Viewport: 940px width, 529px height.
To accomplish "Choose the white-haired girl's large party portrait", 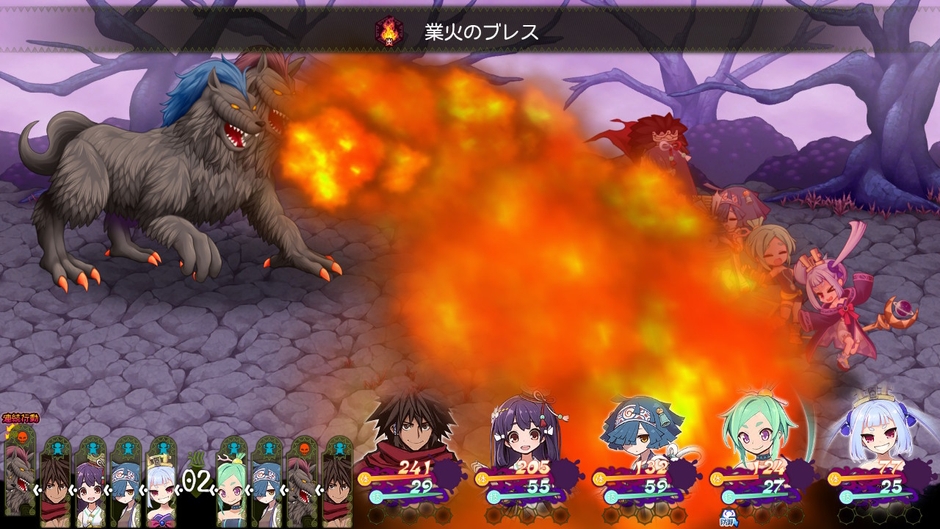I will (868, 430).
